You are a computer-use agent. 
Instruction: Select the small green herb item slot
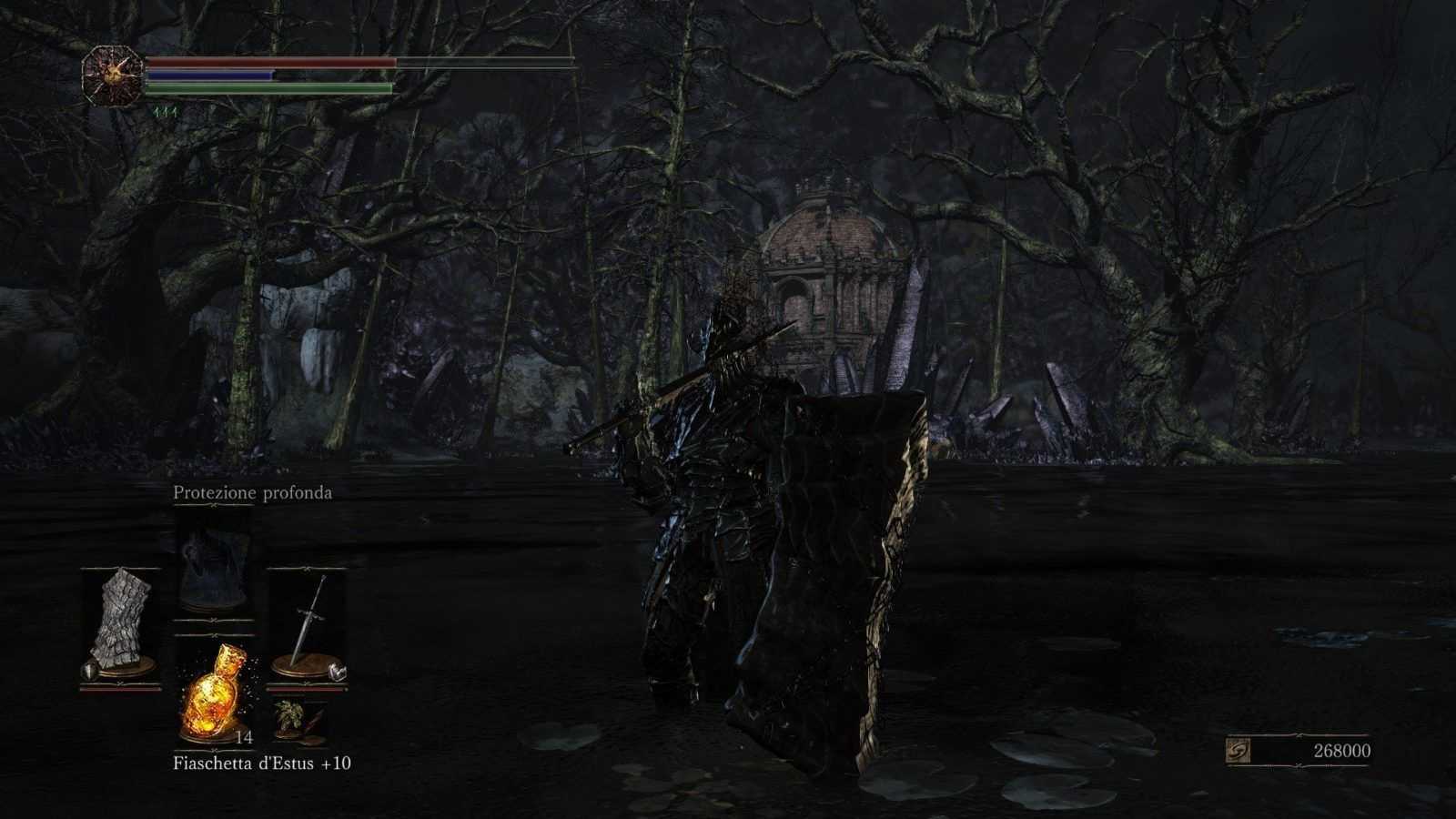(x=296, y=719)
